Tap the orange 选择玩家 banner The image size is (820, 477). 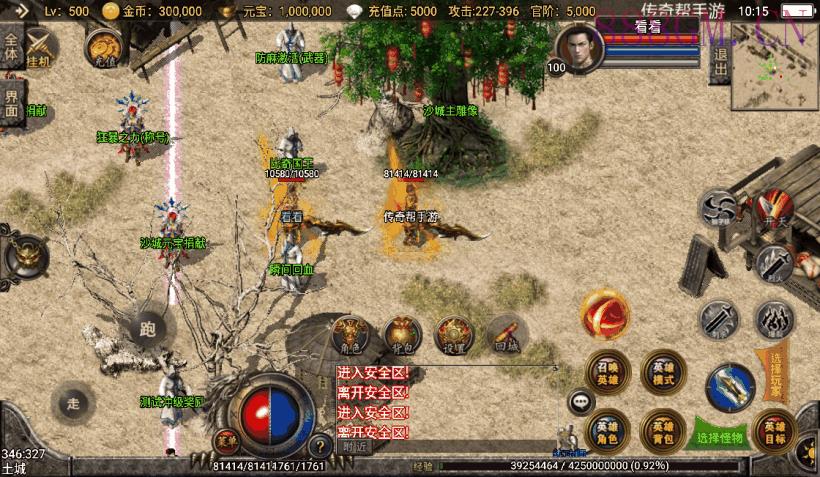click(x=776, y=372)
